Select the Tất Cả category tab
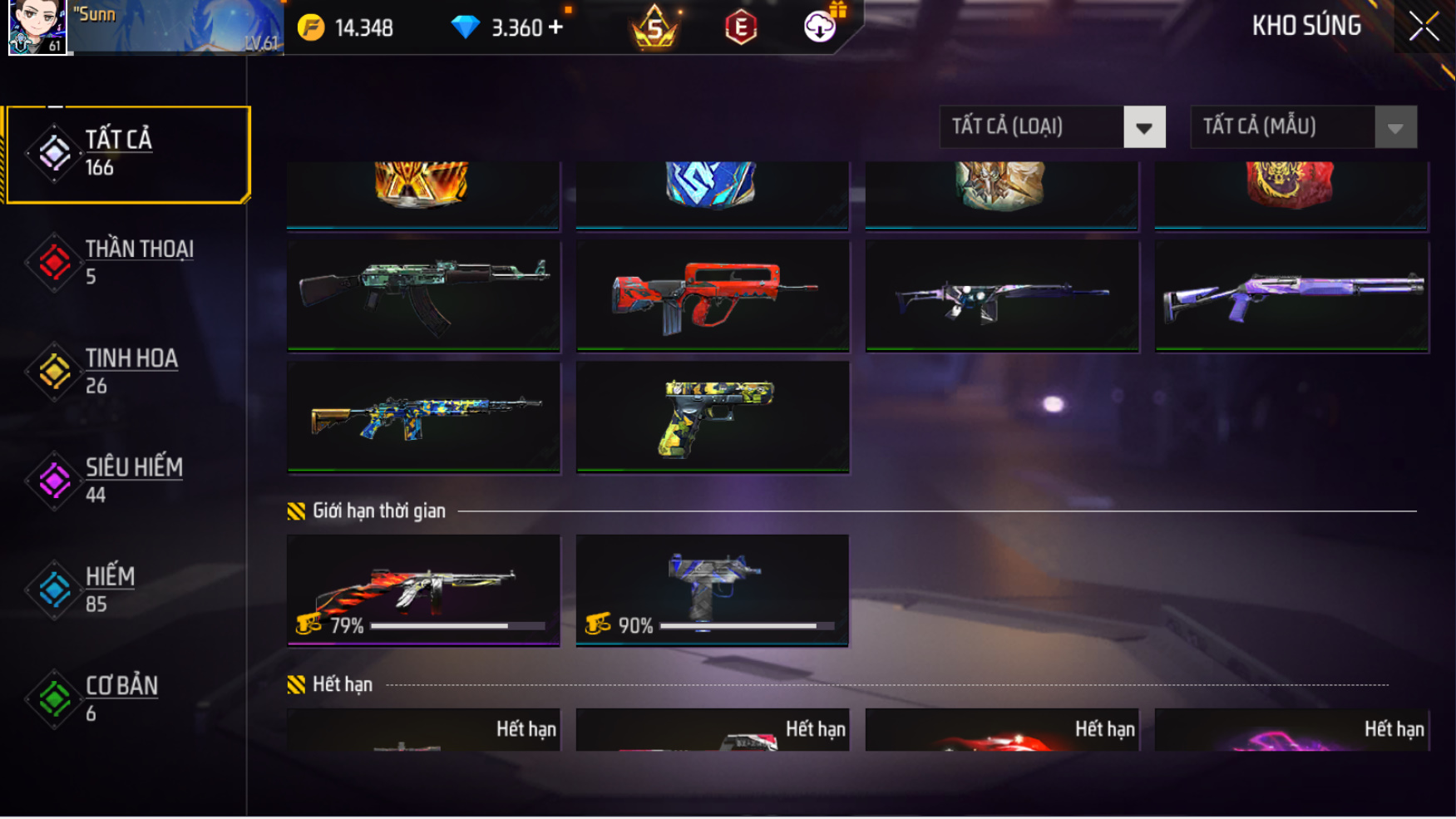Screen dimensions: 1456x819 [128, 154]
